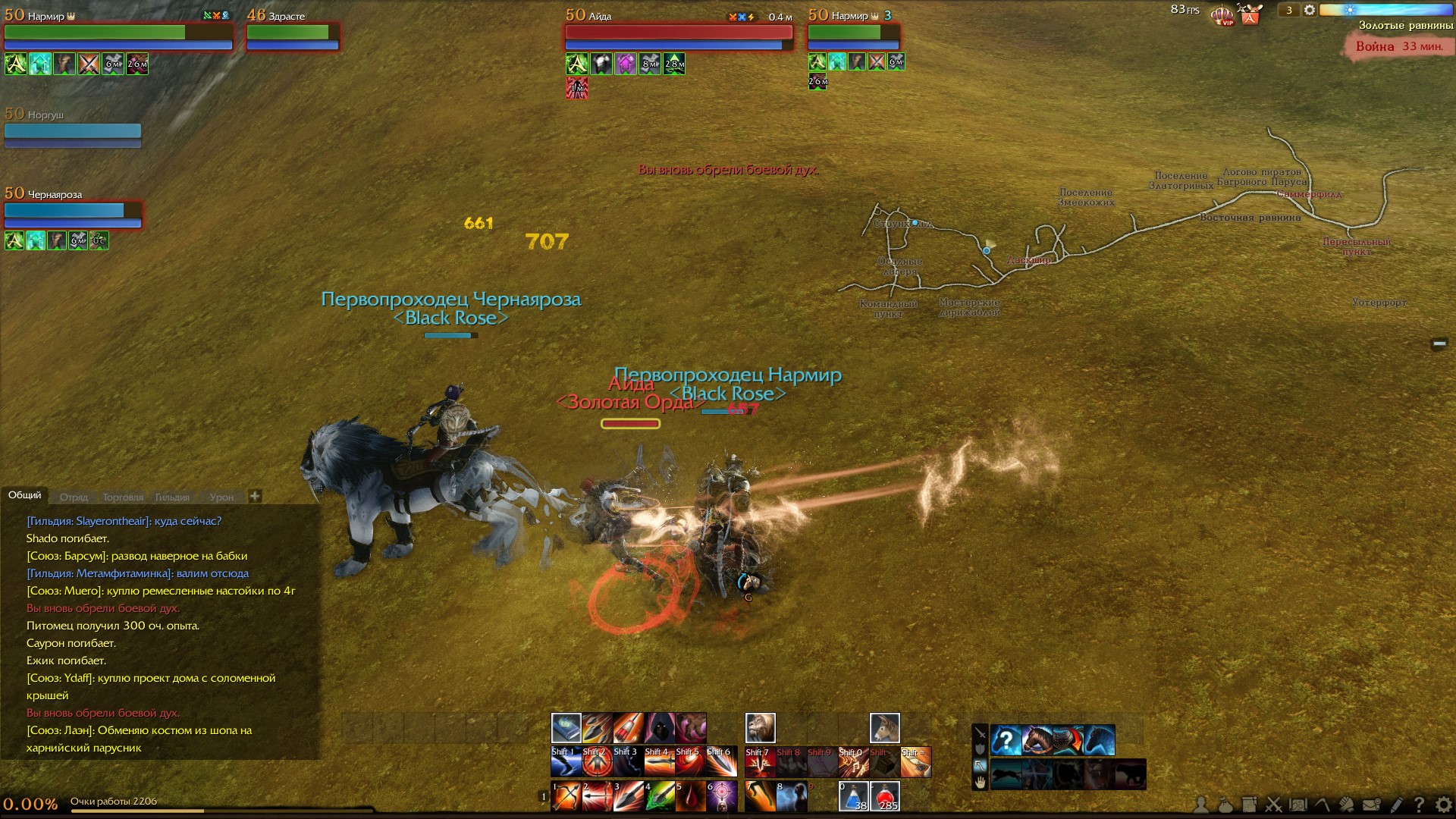1456x819 pixels.
Task: Open the Гильдия chat tab
Action: [x=172, y=497]
